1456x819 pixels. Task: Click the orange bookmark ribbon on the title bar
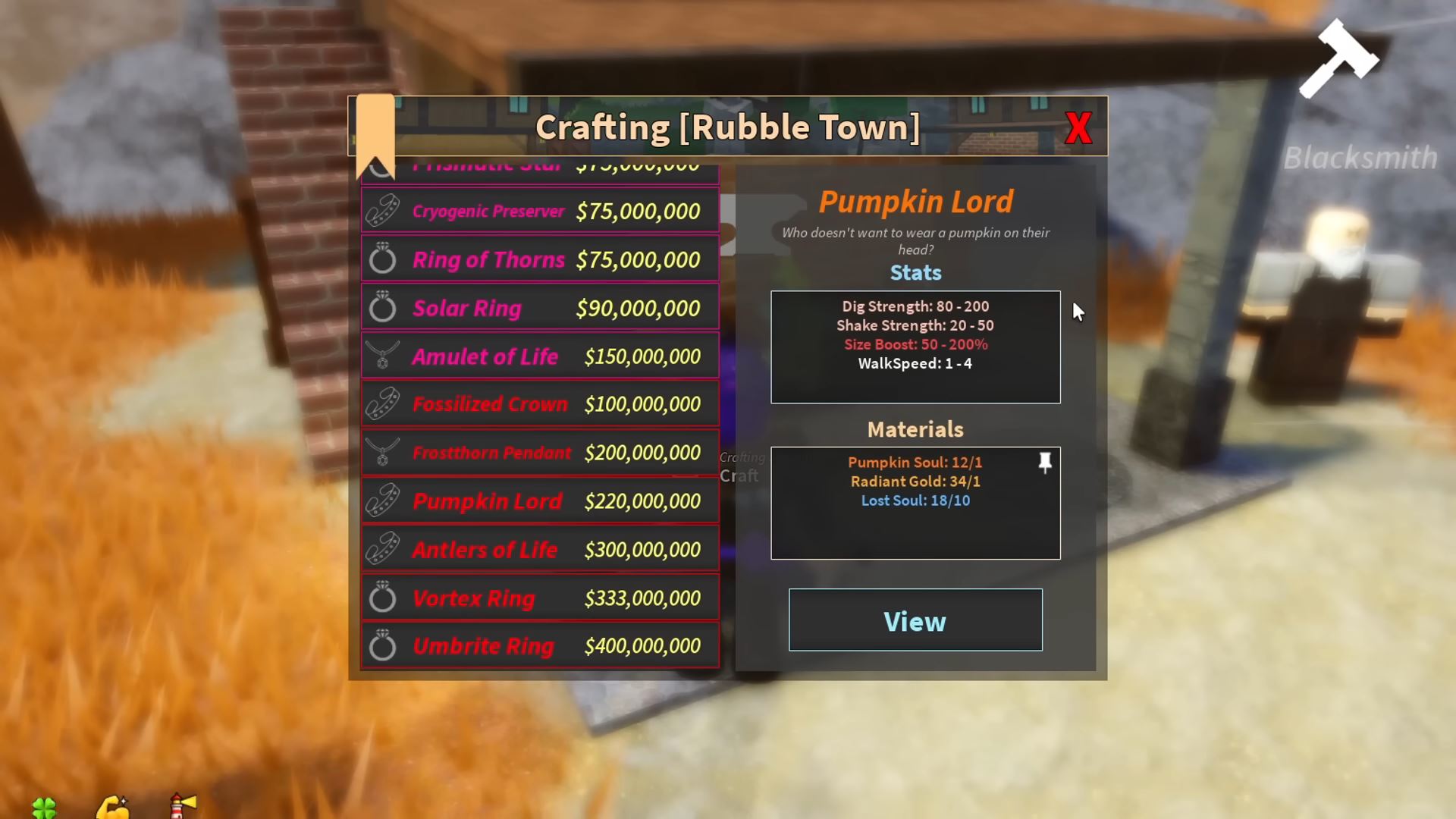tap(375, 129)
